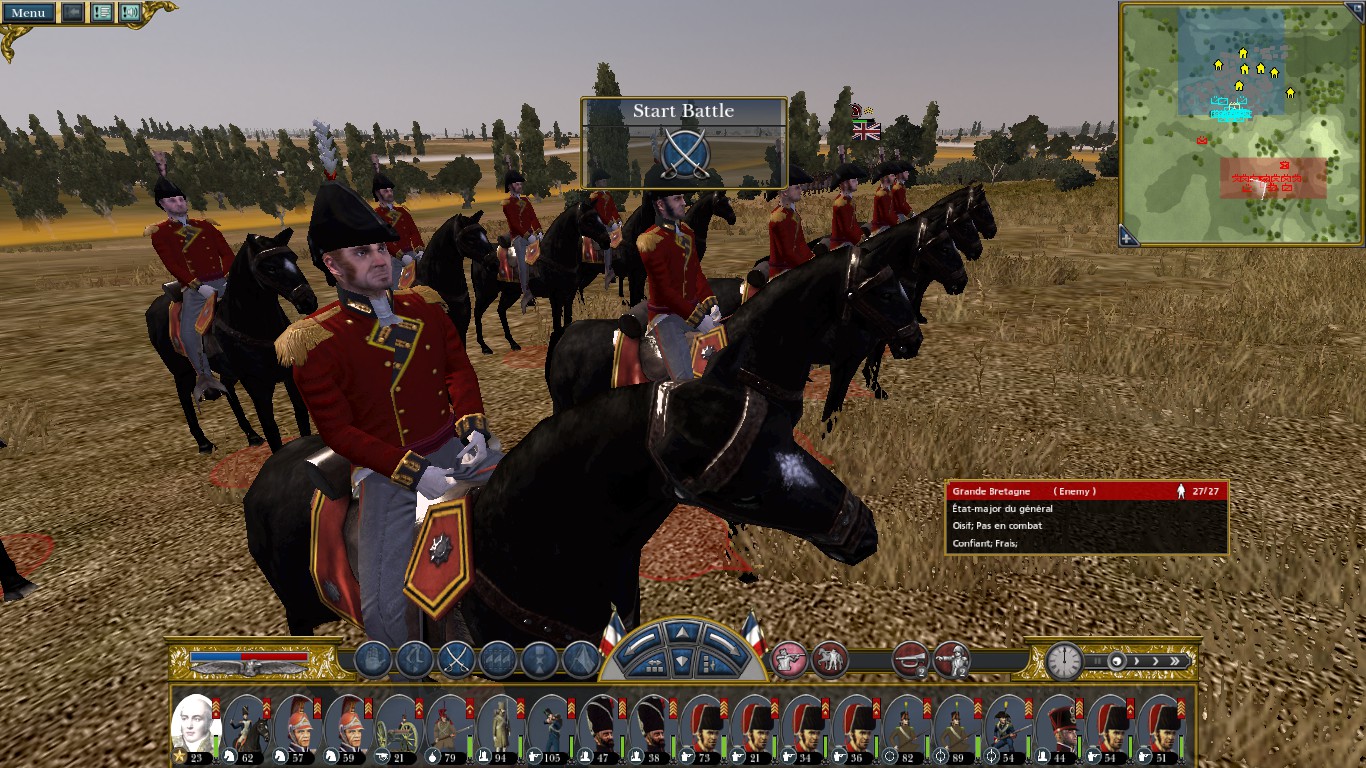Toggle the sound alerts button
The image size is (1366, 768).
tap(130, 13)
